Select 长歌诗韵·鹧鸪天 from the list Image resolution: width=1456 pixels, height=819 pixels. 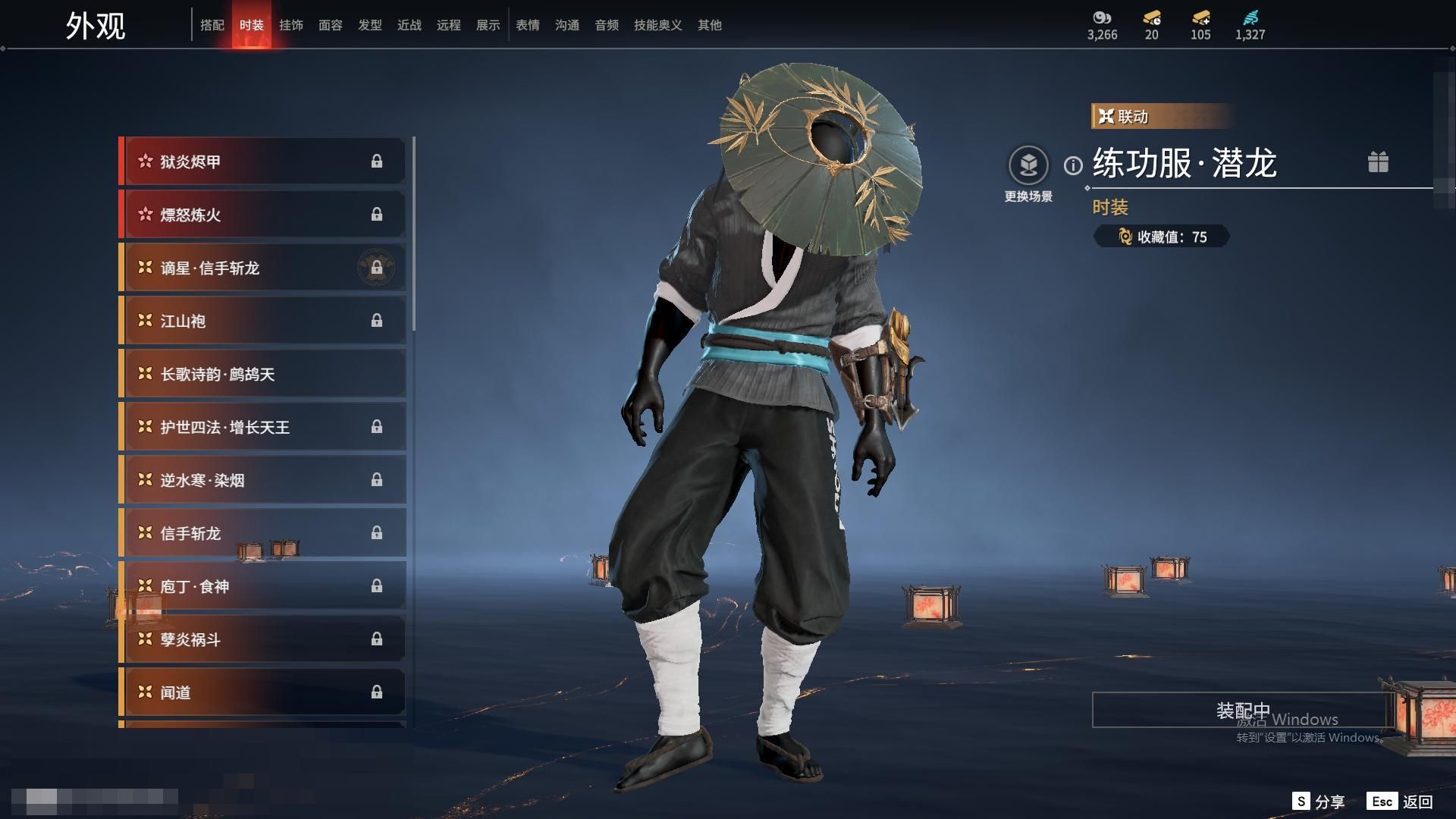262,374
